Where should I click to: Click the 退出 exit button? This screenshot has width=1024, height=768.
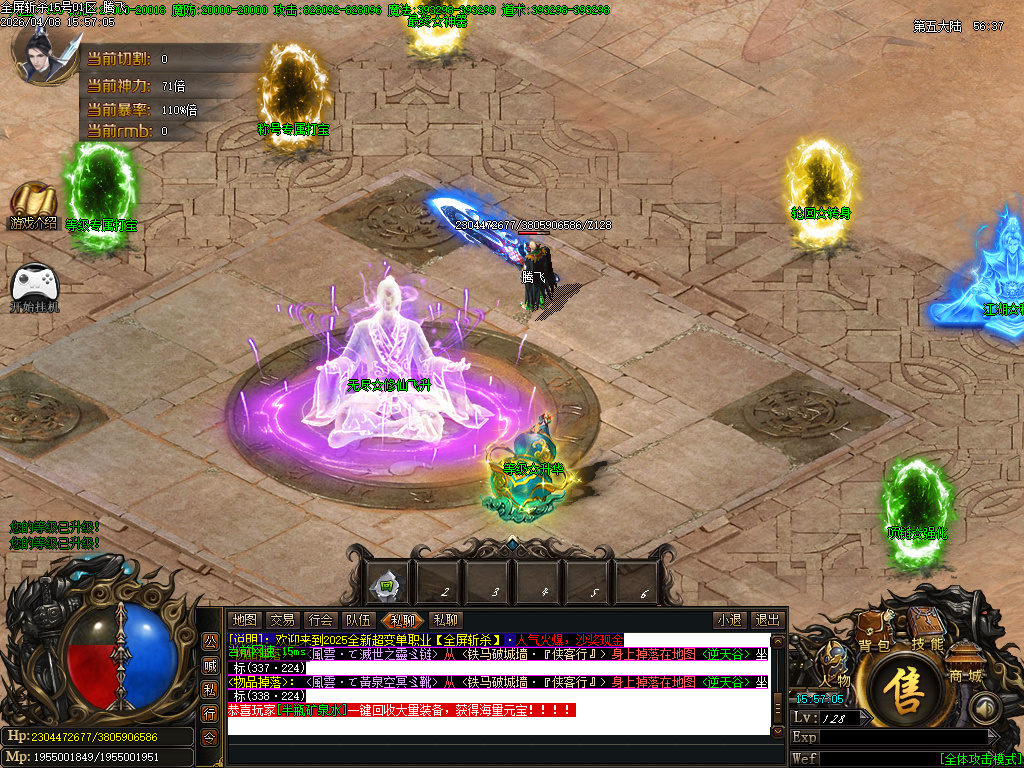(767, 621)
